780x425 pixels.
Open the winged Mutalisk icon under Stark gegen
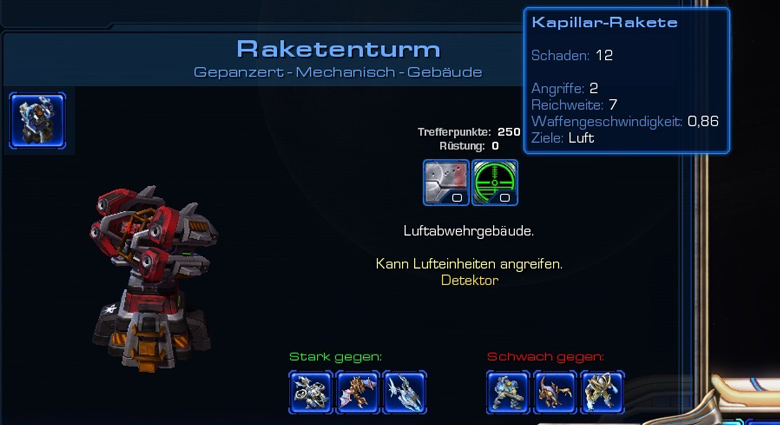tap(357, 392)
